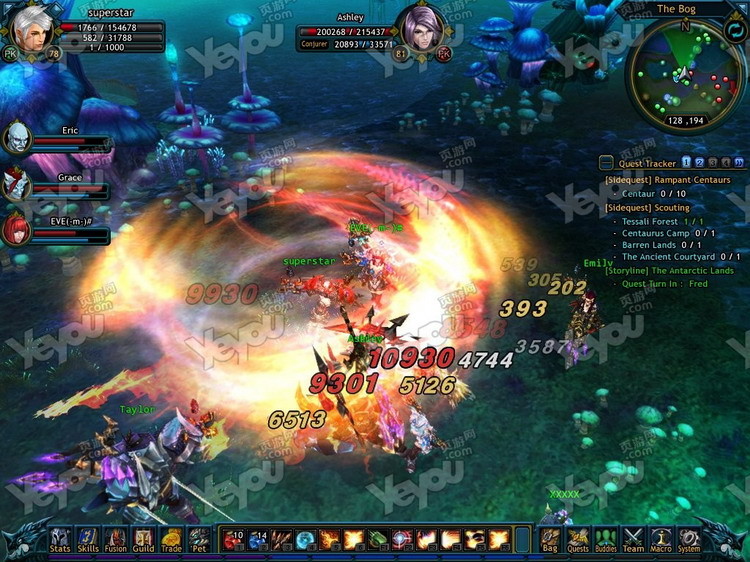Open the Macro settings
The image size is (750, 562).
661,540
